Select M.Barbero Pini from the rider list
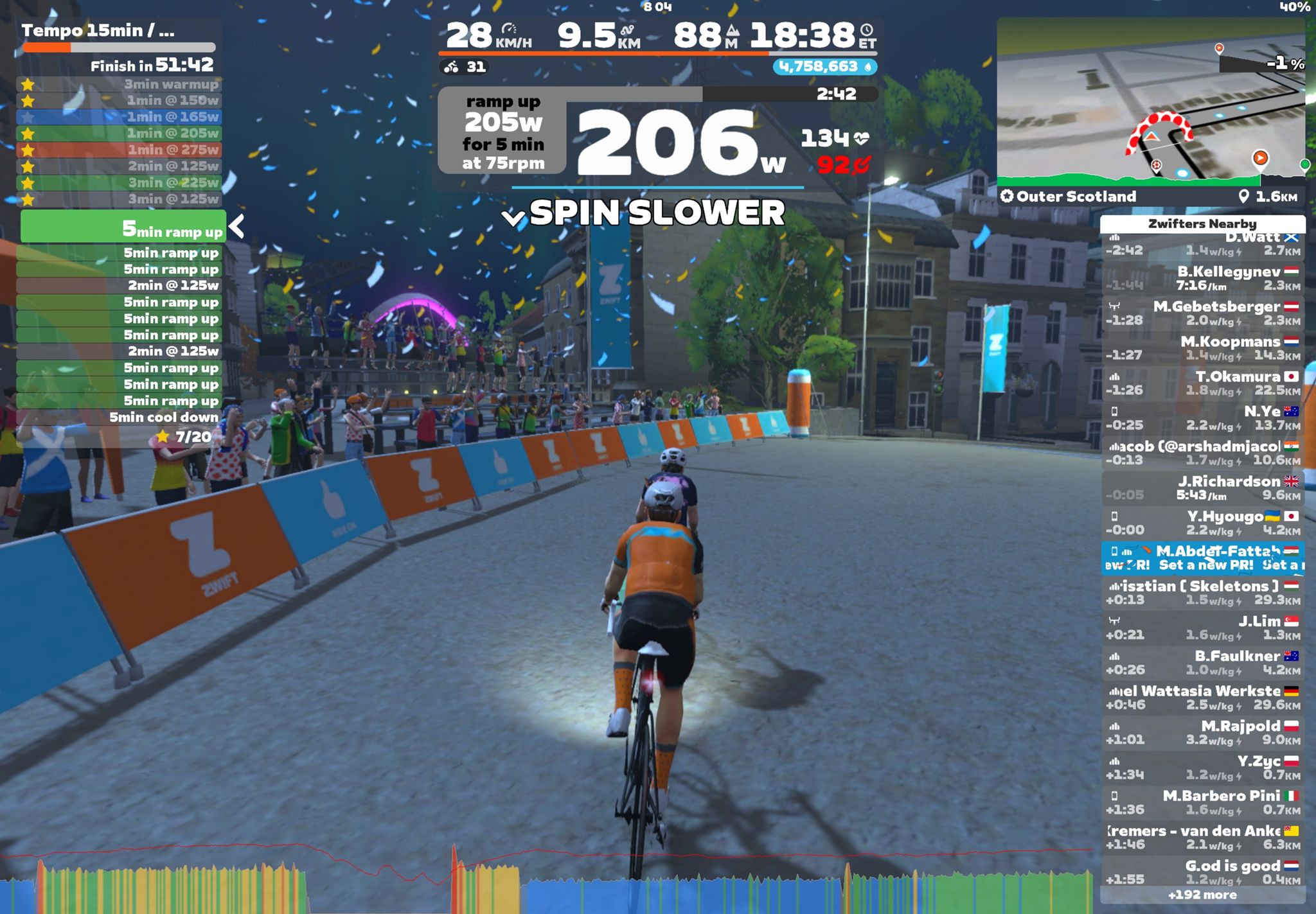 [1202, 803]
